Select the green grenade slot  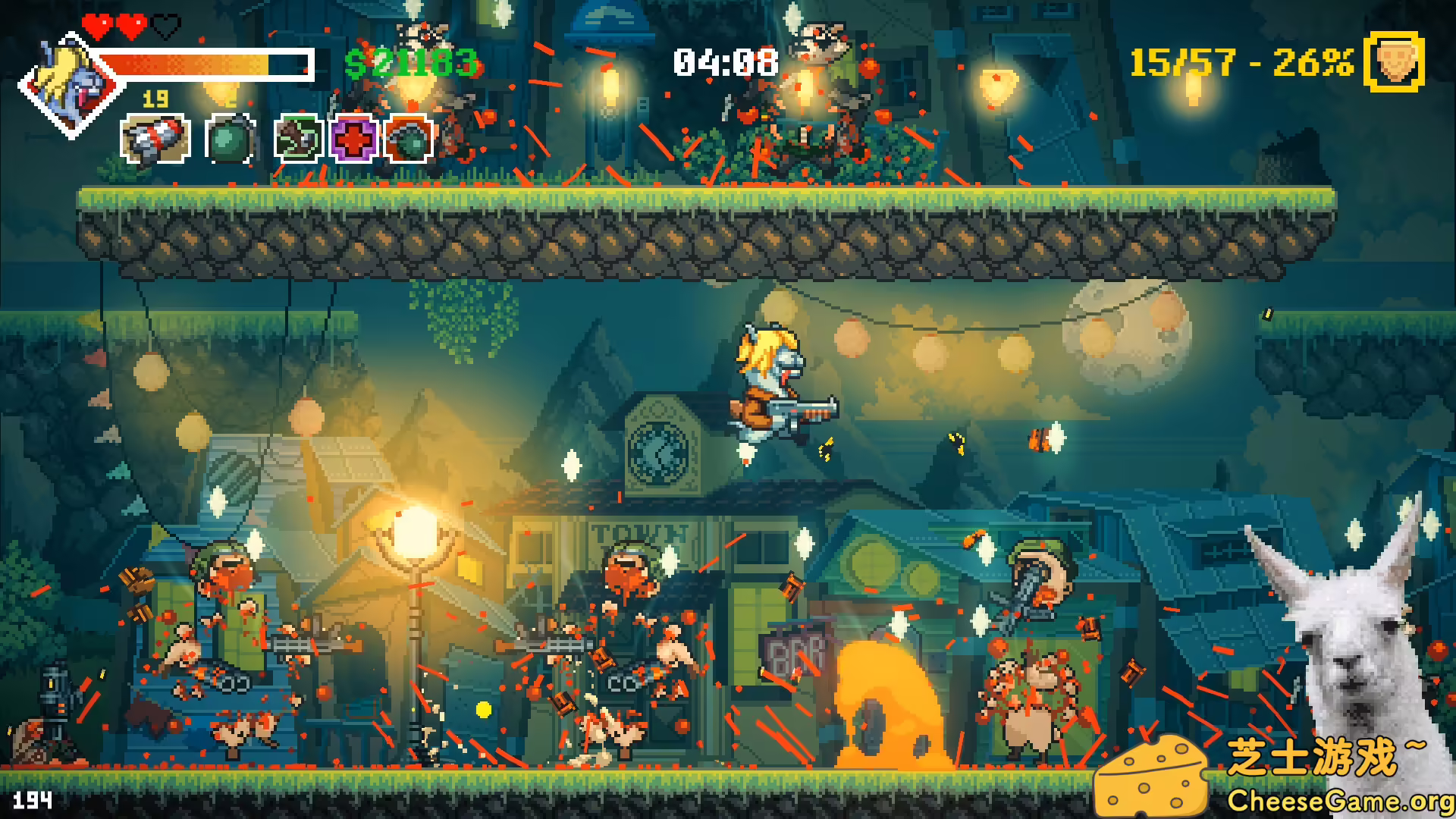tap(230, 140)
